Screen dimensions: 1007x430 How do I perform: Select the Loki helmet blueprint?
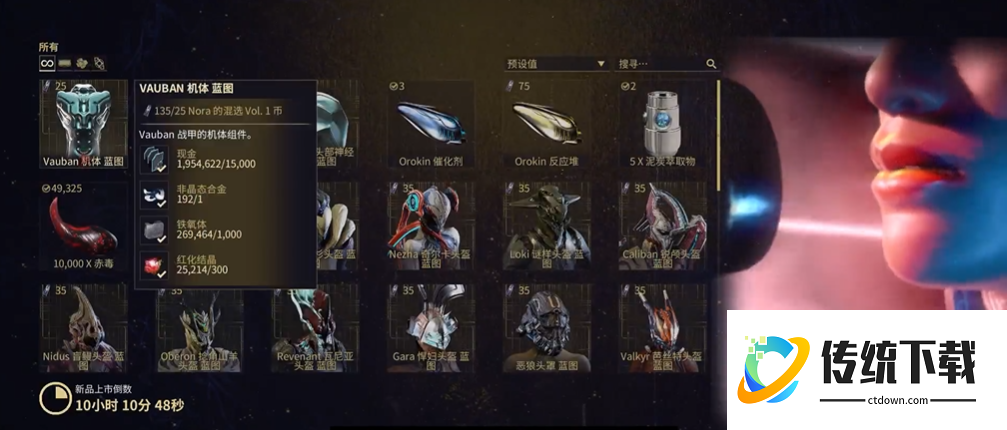point(546,226)
